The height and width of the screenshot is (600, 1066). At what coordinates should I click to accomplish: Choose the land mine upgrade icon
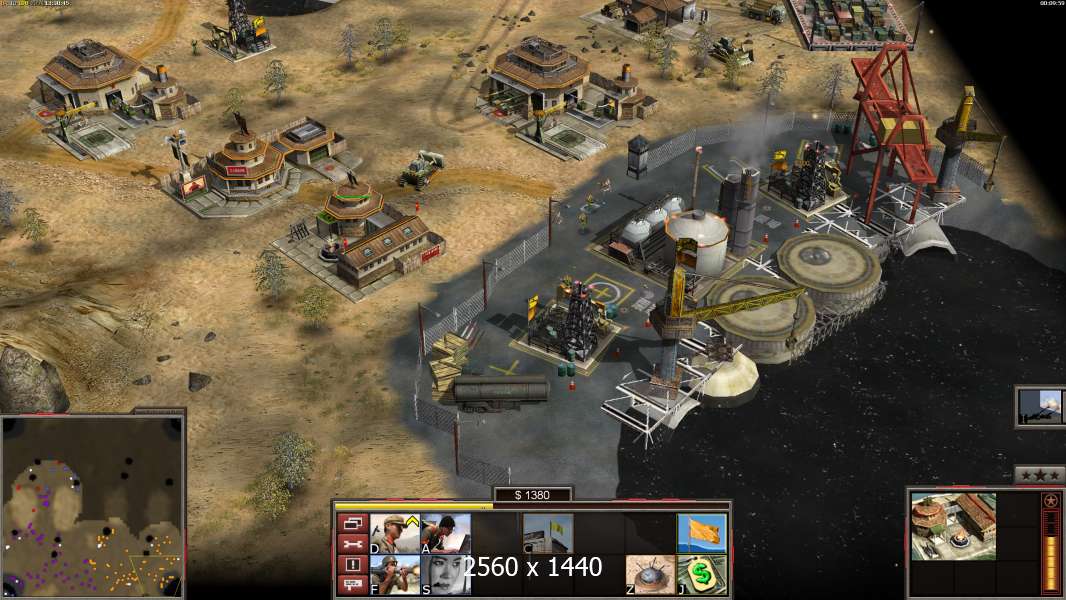(650, 575)
